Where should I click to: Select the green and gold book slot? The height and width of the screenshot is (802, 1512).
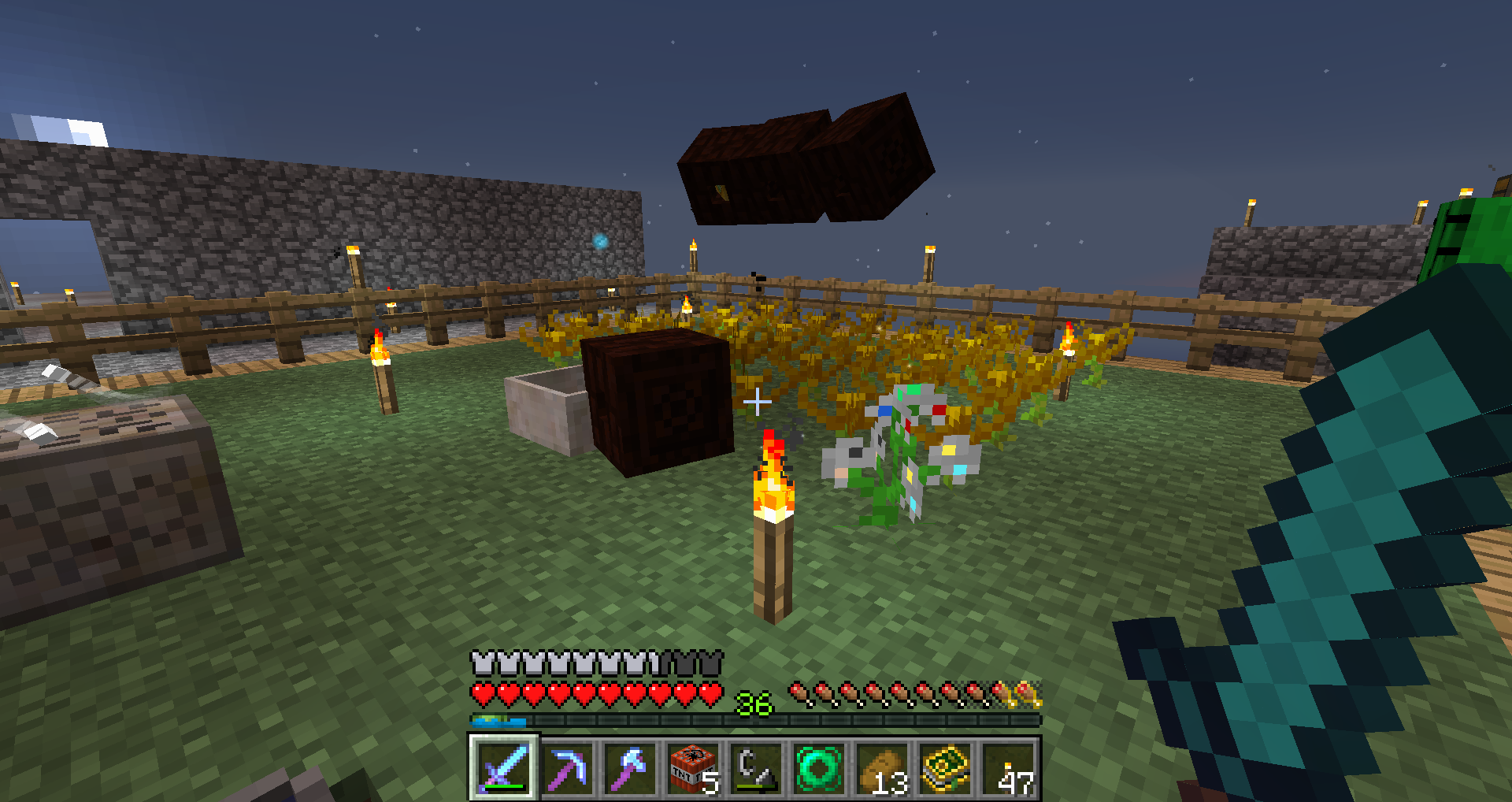945,767
